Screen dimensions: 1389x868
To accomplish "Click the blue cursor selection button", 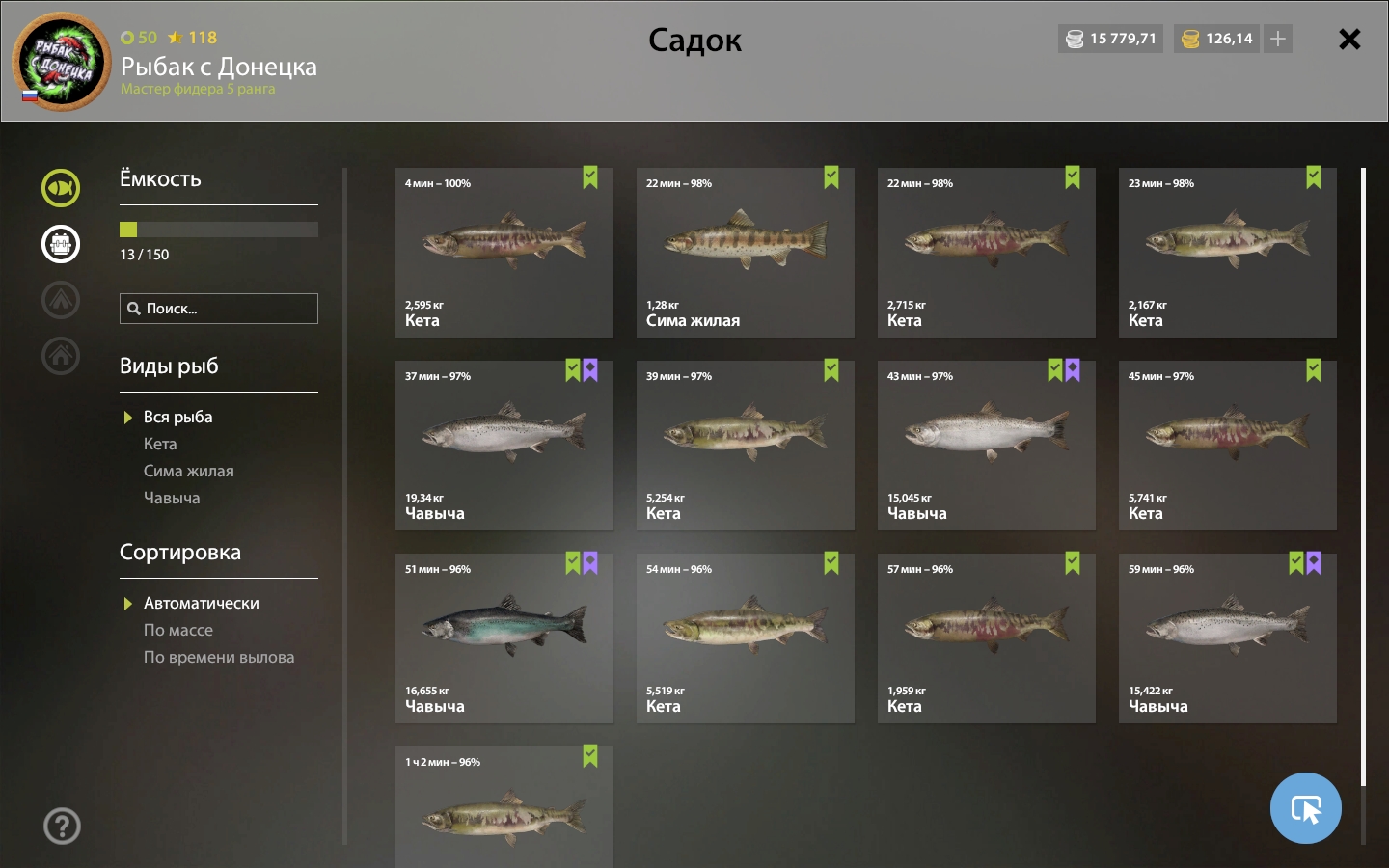I will point(1305,808).
